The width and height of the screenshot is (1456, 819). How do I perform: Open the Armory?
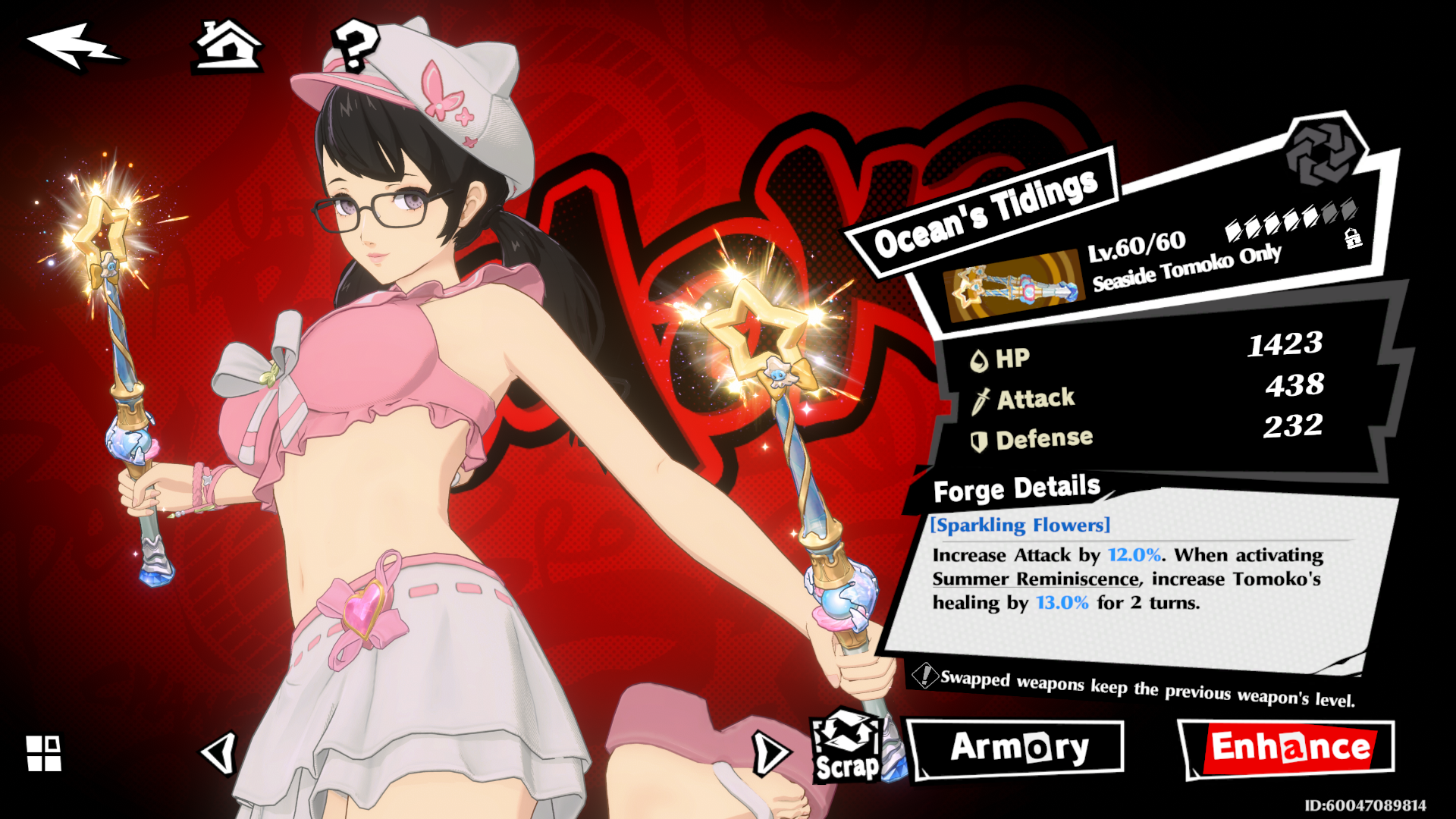coord(1016,748)
